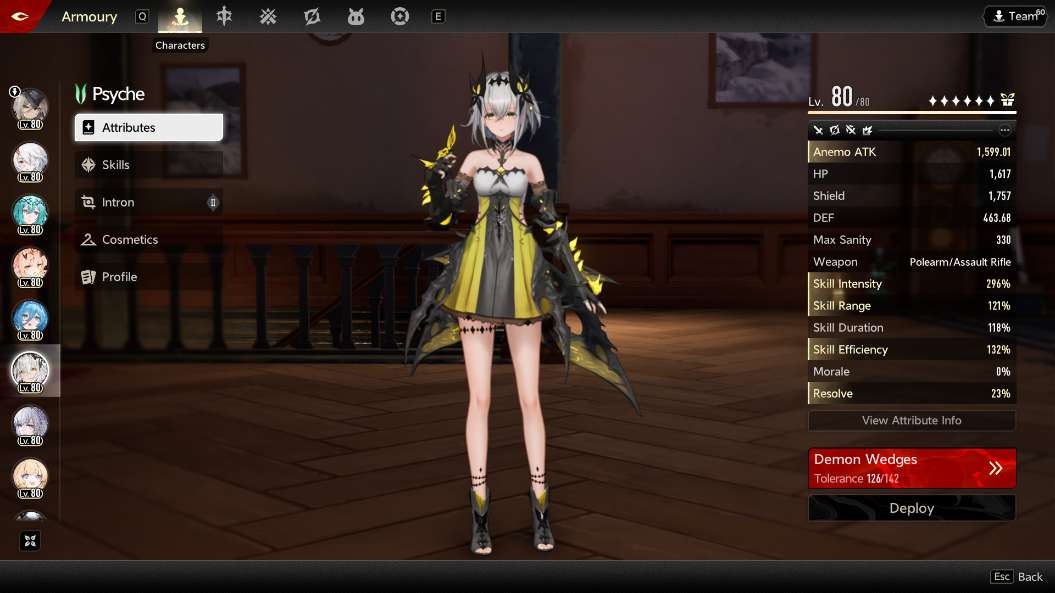Select the teal-haired character portrait
This screenshot has height=593, width=1055.
(x=30, y=213)
